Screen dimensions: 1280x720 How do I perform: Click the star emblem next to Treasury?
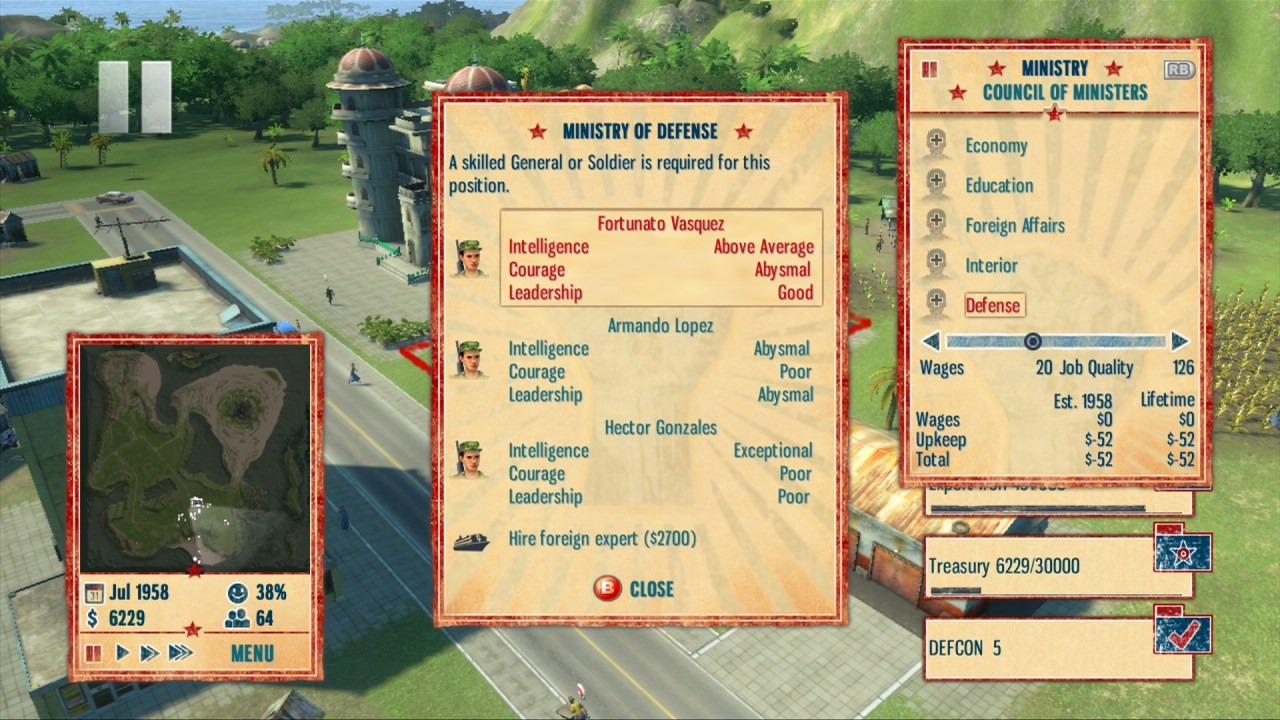coord(1181,551)
